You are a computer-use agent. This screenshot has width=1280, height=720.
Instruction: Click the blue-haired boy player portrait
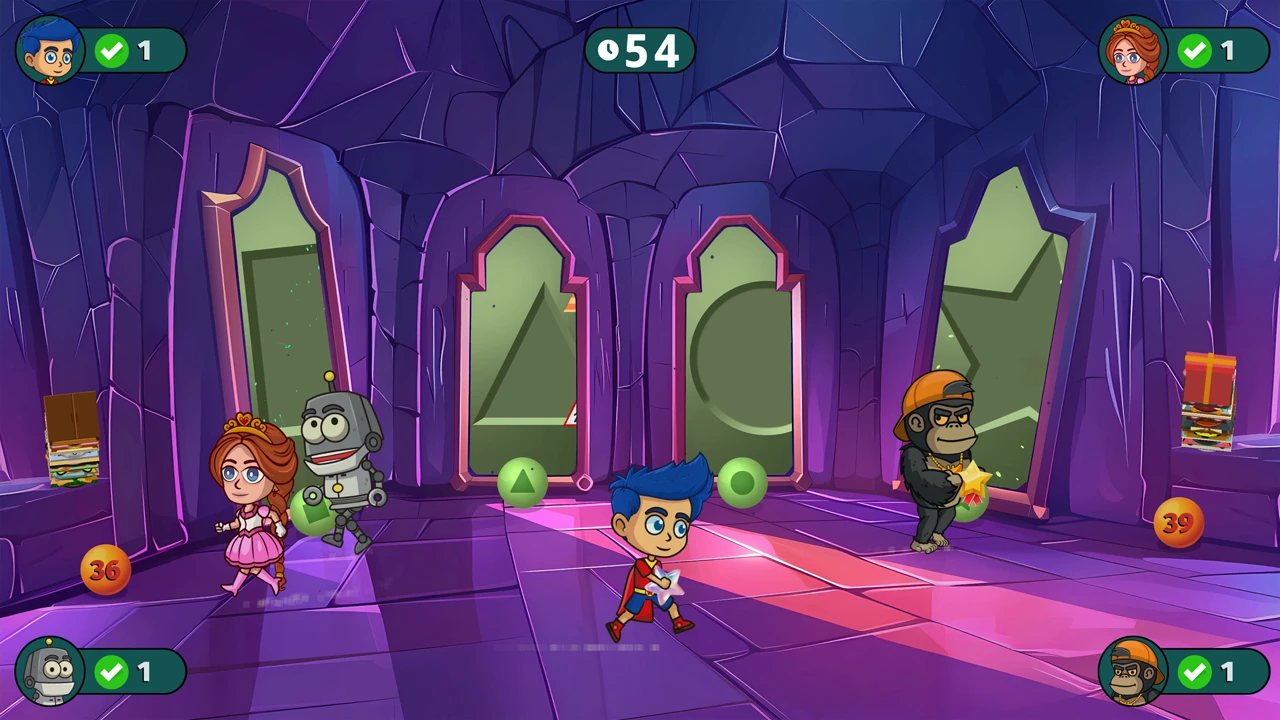coord(50,50)
